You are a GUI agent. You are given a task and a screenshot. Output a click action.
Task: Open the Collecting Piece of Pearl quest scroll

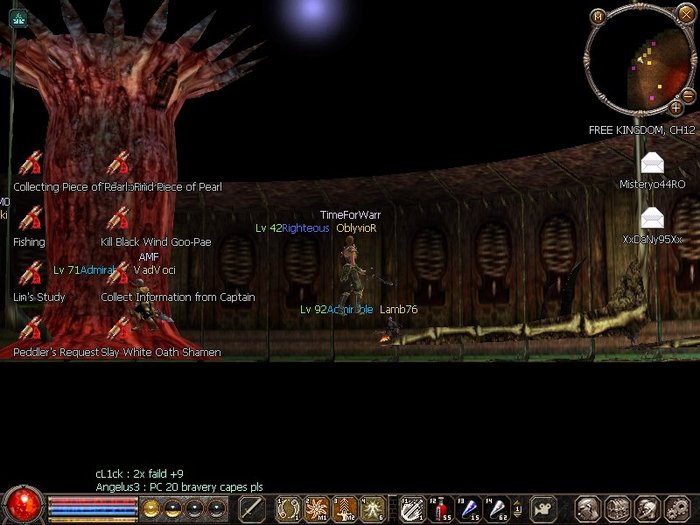[30, 163]
